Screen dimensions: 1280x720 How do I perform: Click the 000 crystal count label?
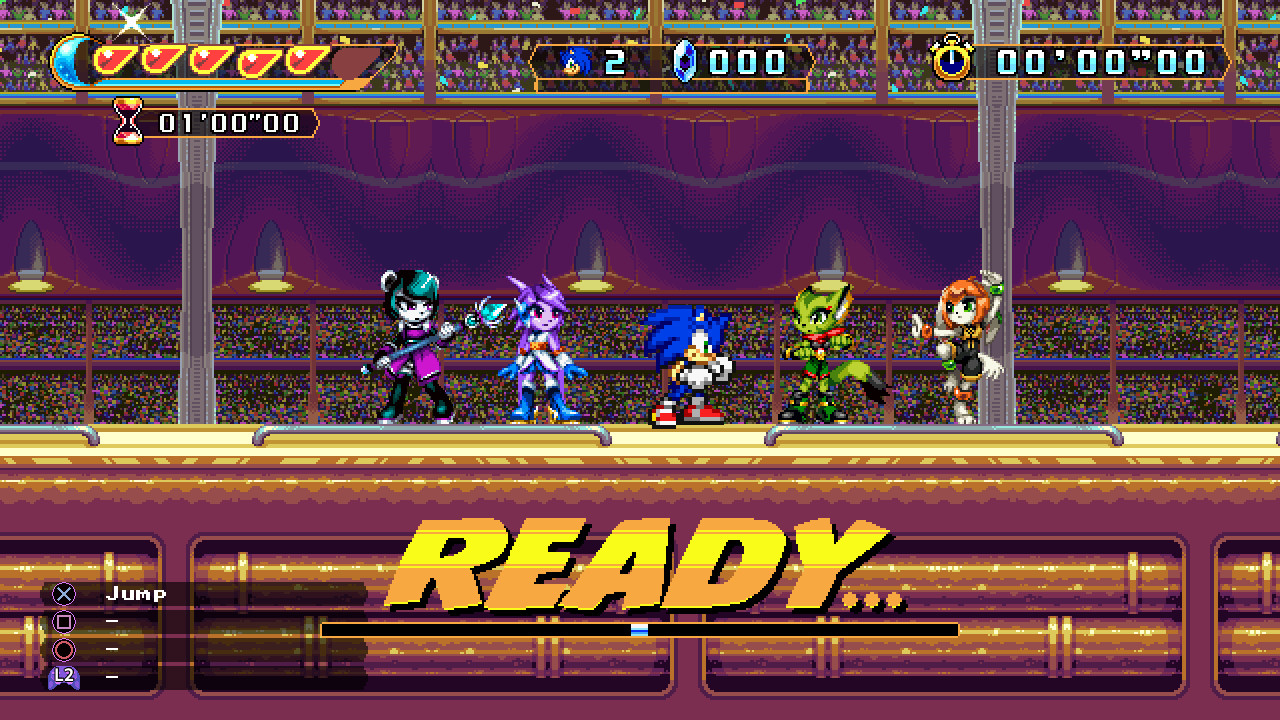(x=745, y=61)
